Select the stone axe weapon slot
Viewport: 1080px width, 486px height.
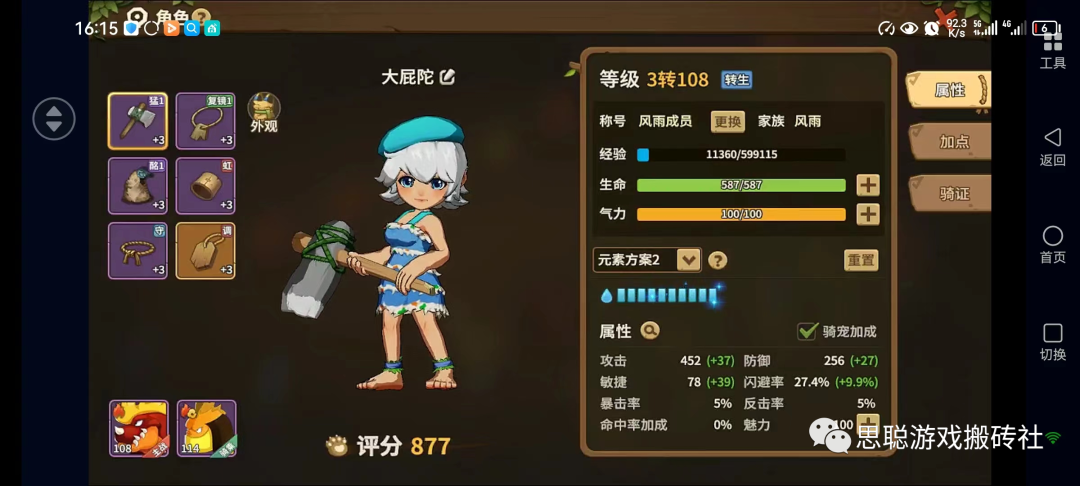pos(137,121)
